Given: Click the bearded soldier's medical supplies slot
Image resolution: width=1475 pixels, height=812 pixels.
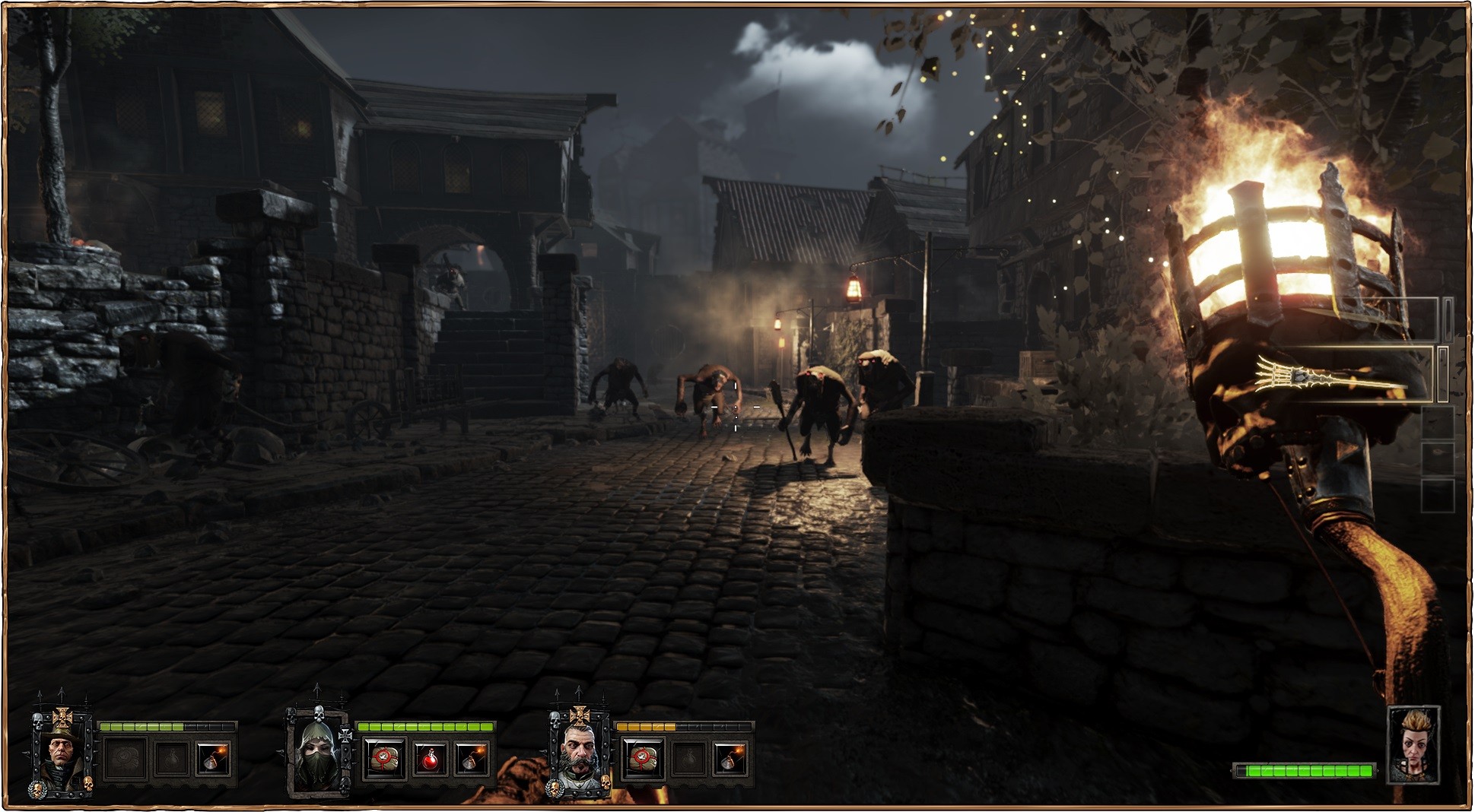Looking at the screenshot, I should tap(644, 759).
